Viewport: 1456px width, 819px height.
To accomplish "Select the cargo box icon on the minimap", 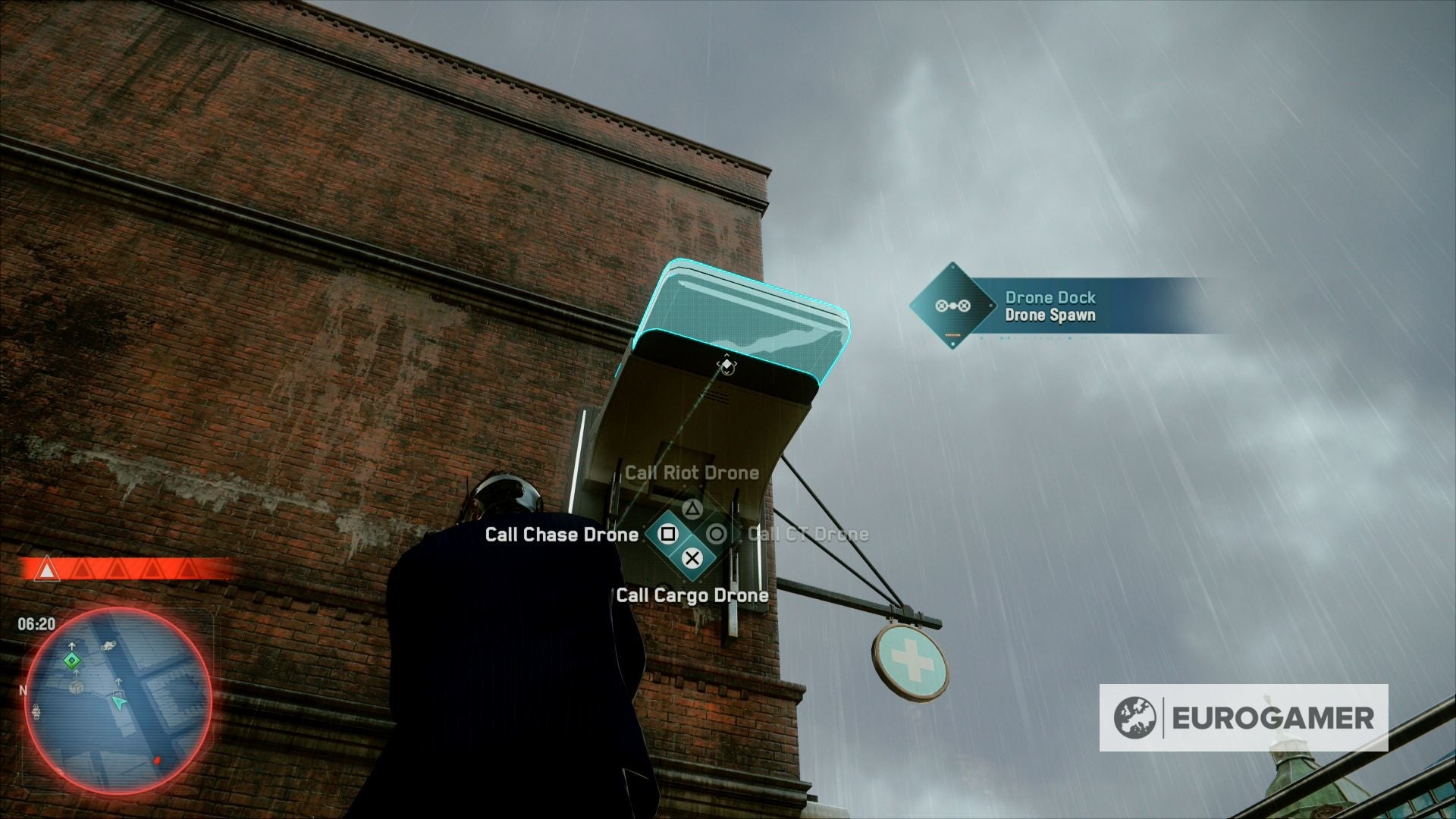I will coord(76,688).
